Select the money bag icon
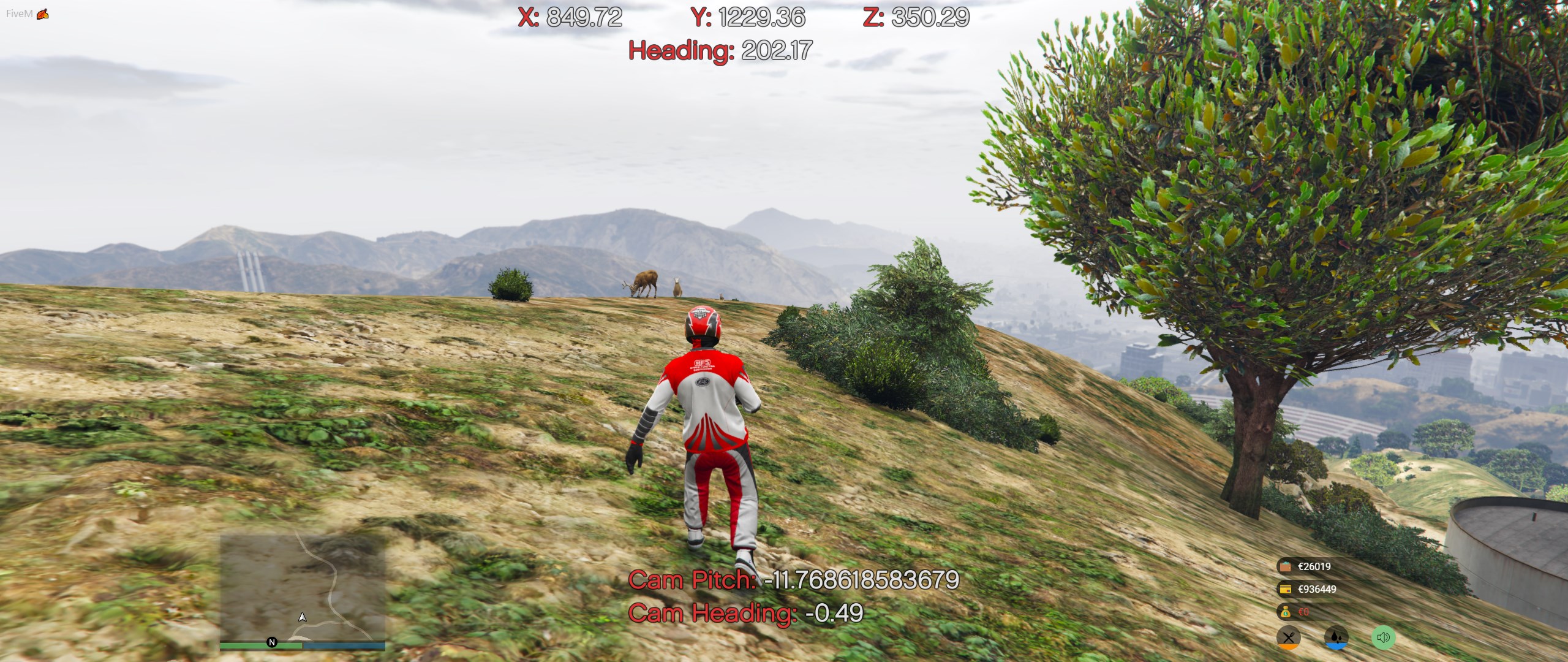 click(1285, 612)
